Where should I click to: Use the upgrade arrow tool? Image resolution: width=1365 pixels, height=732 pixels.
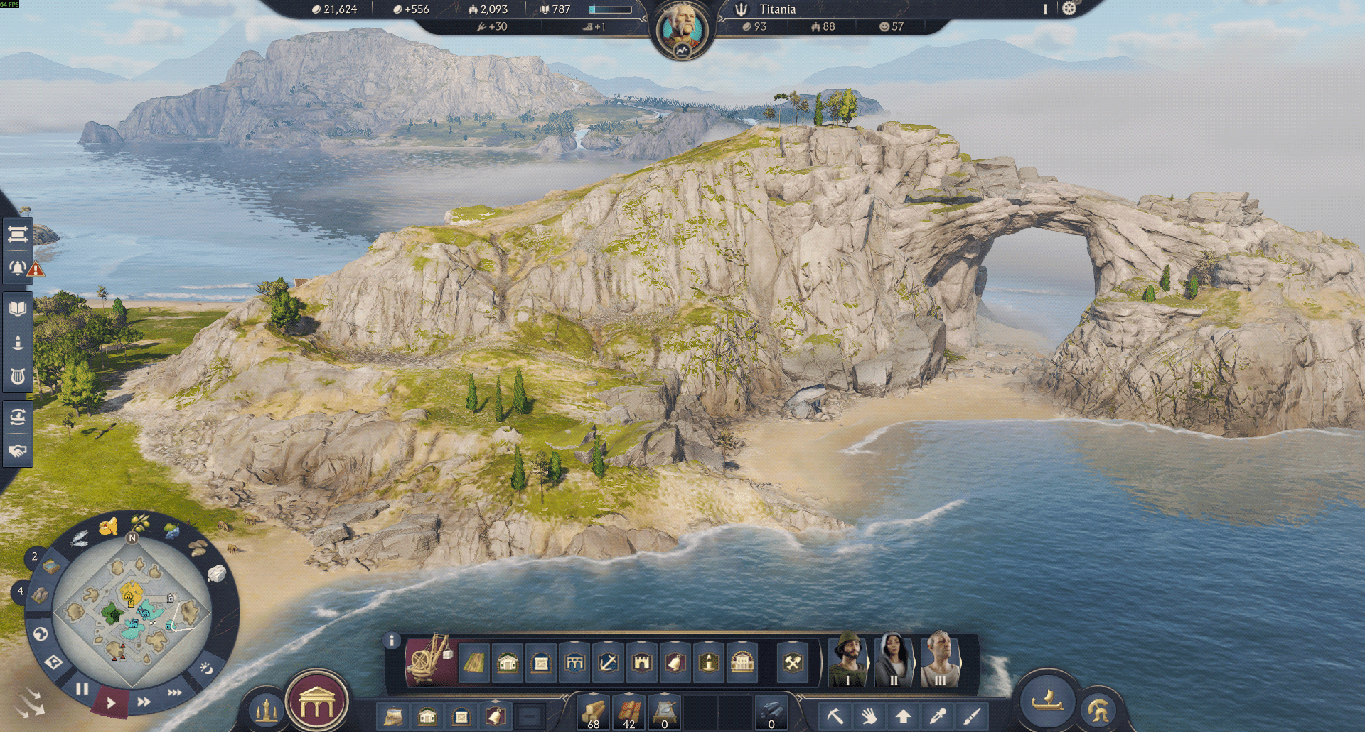(x=903, y=716)
